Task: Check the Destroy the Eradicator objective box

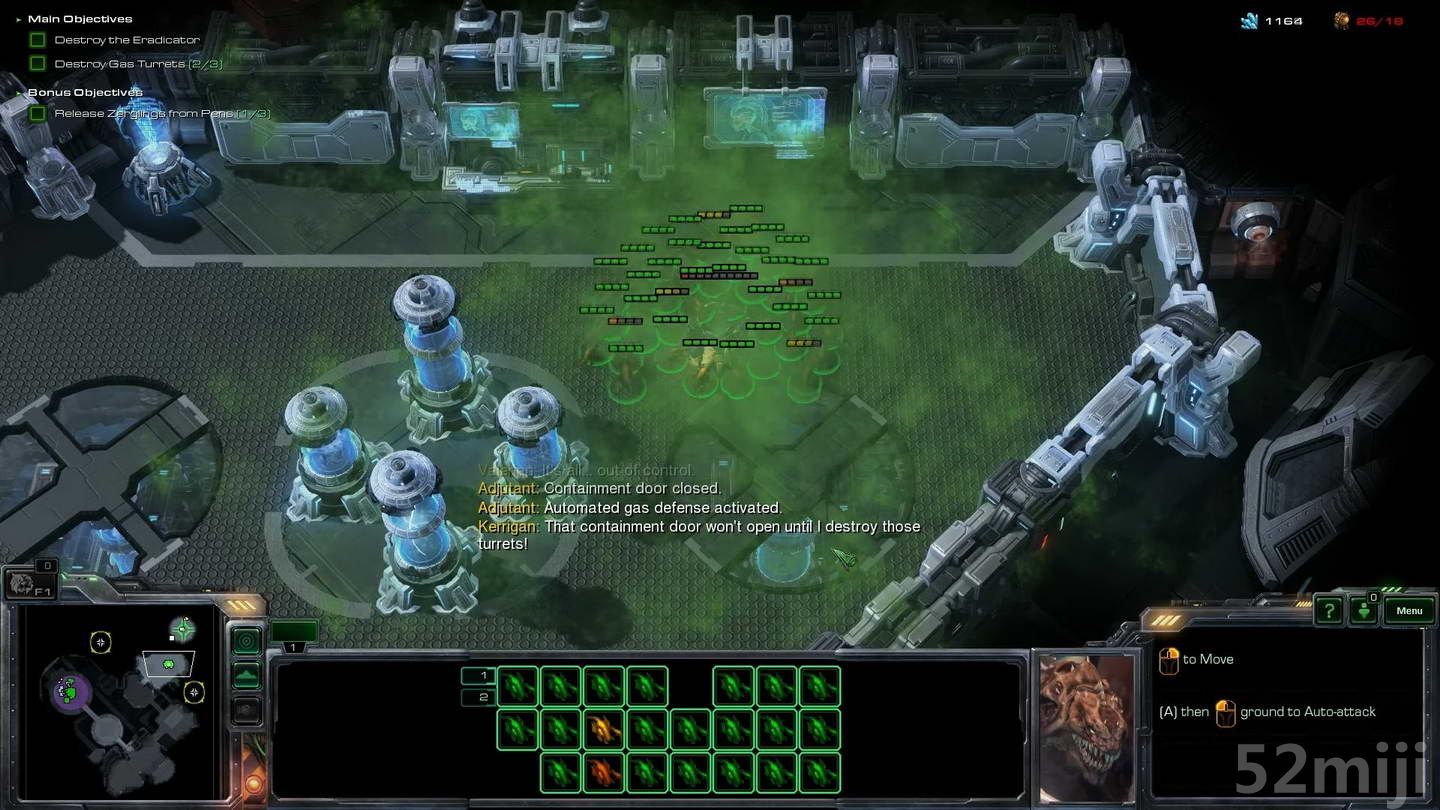Action: pyautogui.click(x=38, y=40)
